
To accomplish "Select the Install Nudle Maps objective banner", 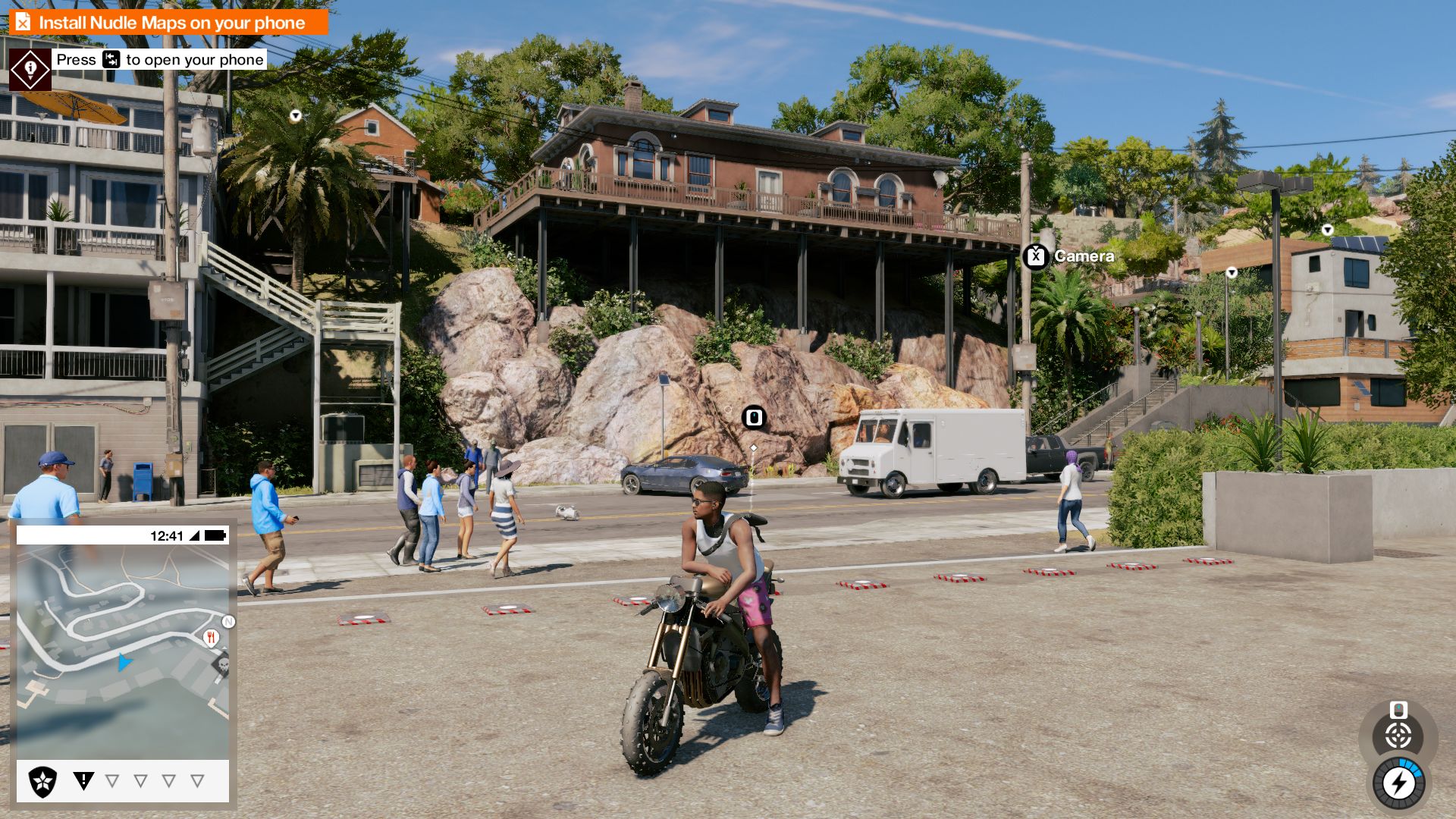I will pyautogui.click(x=168, y=23).
